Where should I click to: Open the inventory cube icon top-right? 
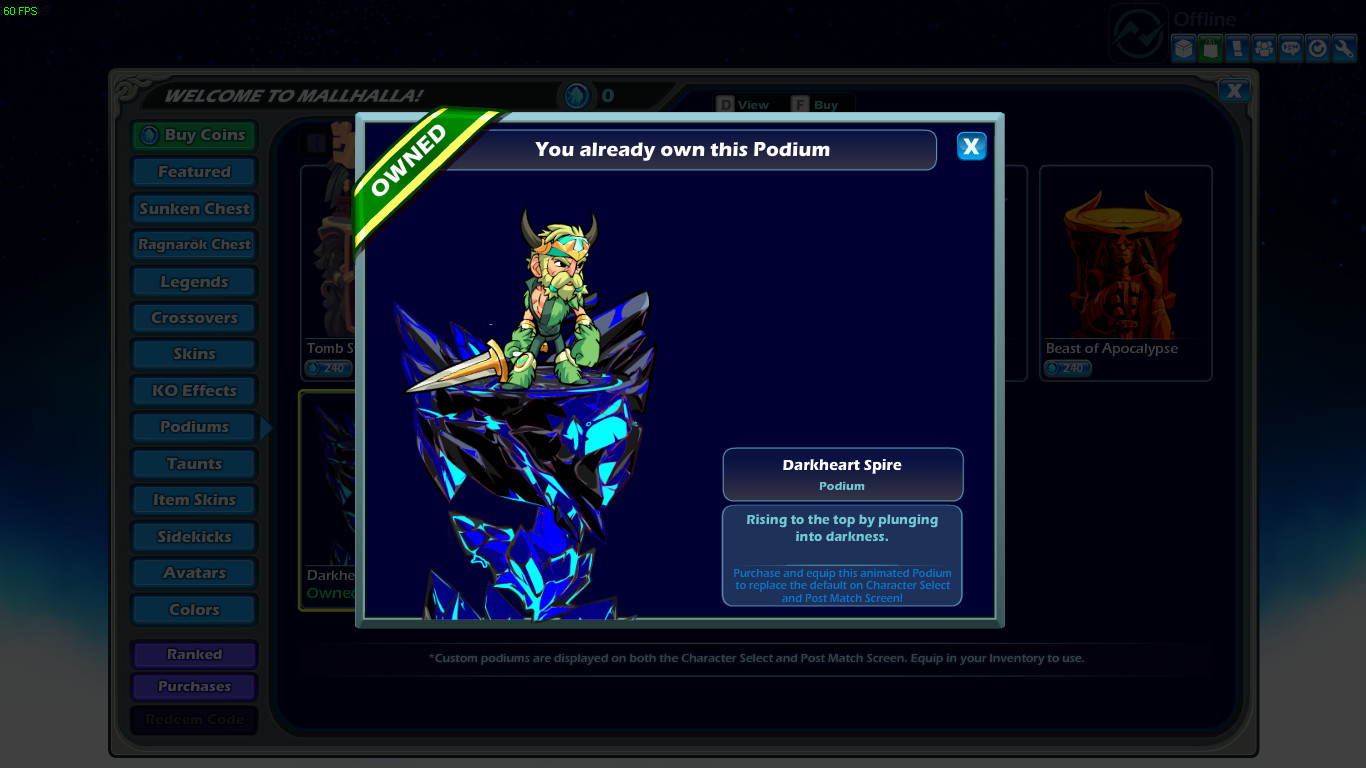pyautogui.click(x=1183, y=47)
